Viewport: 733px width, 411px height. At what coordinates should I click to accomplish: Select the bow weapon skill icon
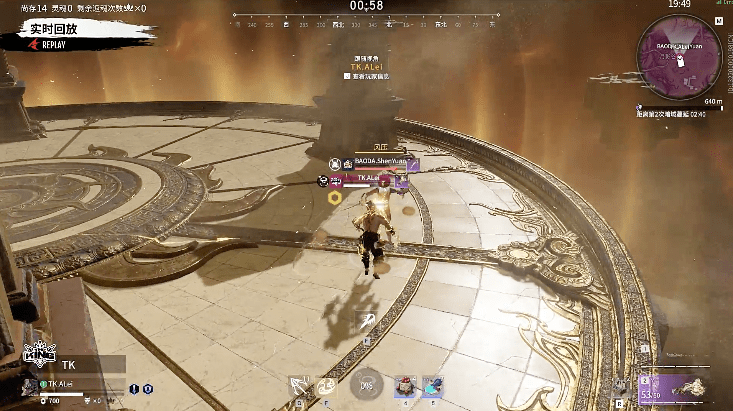click(x=298, y=385)
